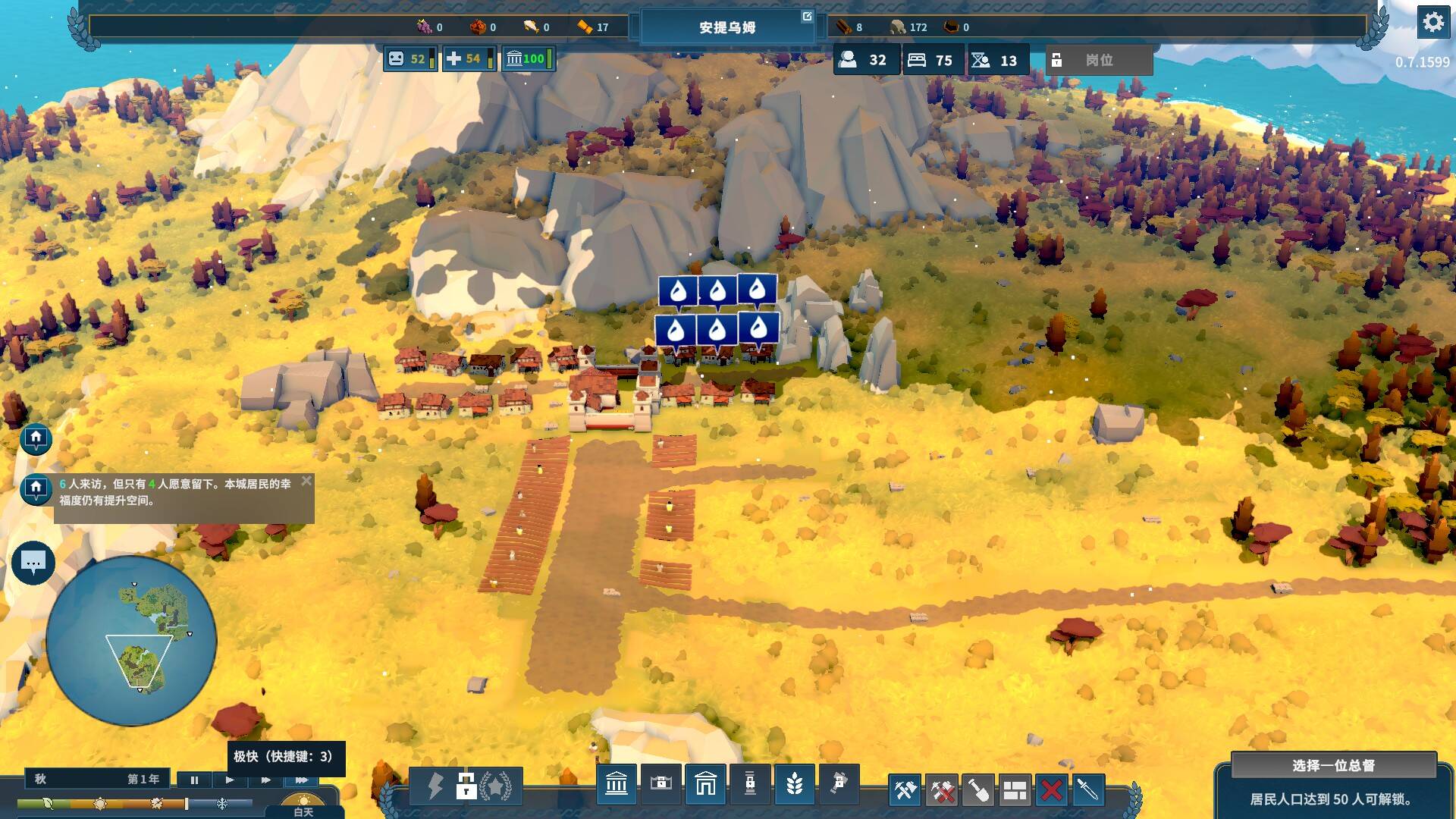Click the circular island minimap
Screen dimensions: 1456x819
131,641
